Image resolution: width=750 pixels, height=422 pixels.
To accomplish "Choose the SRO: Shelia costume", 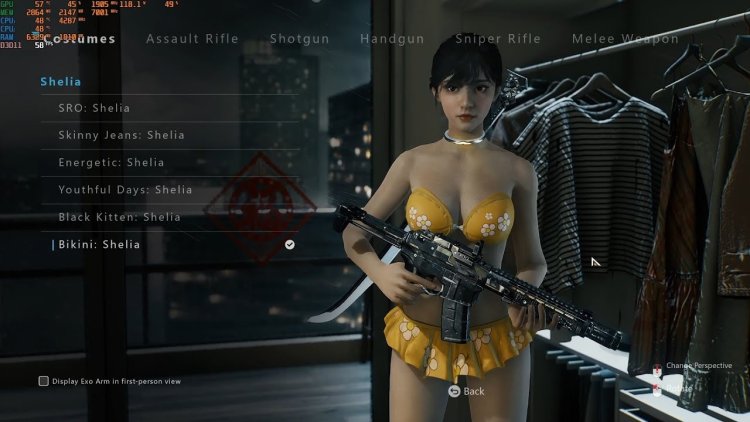I will (94, 108).
